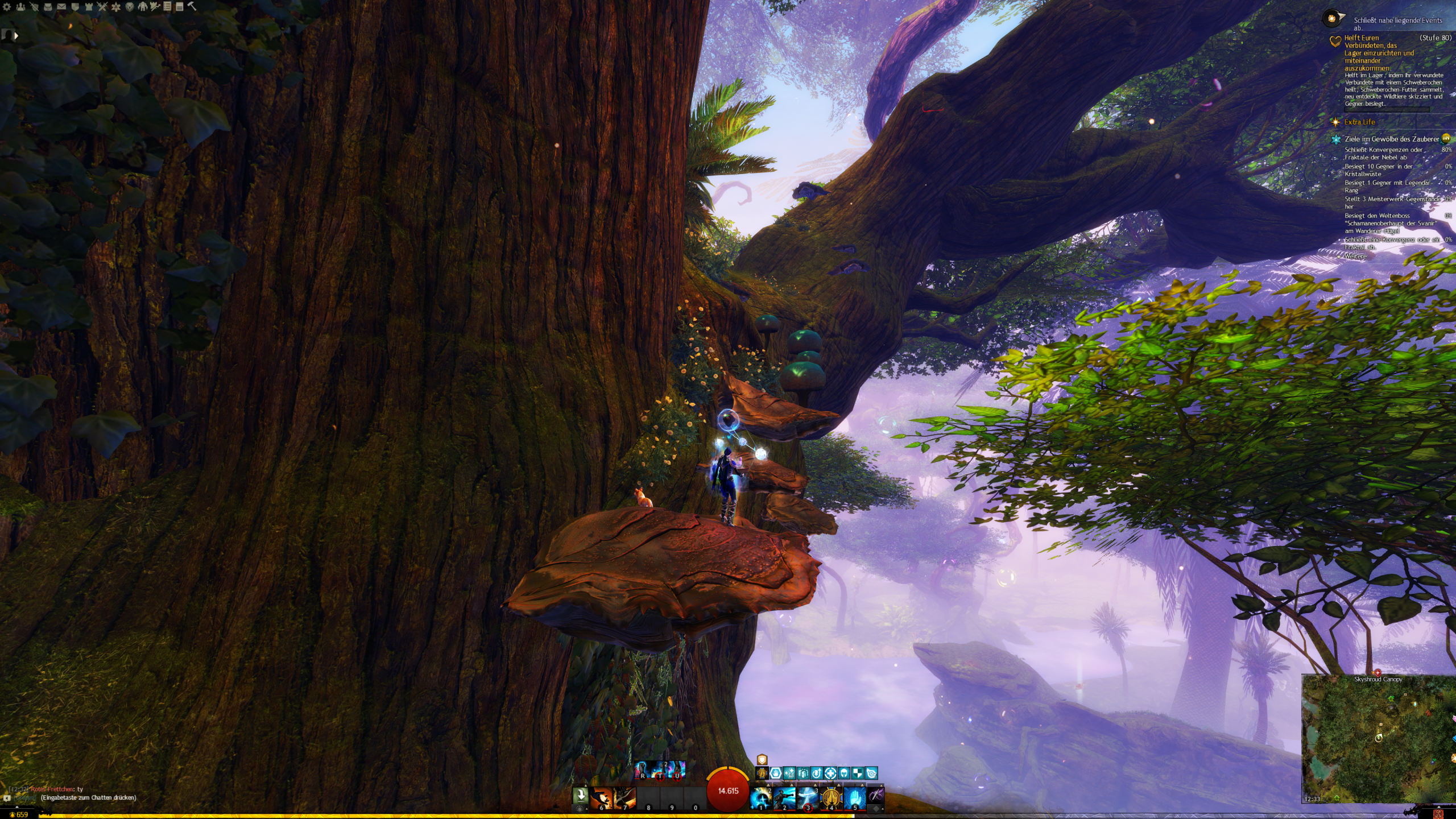Expand objectives with the 'Weitere' link
The image size is (1456, 819).
click(x=1355, y=256)
